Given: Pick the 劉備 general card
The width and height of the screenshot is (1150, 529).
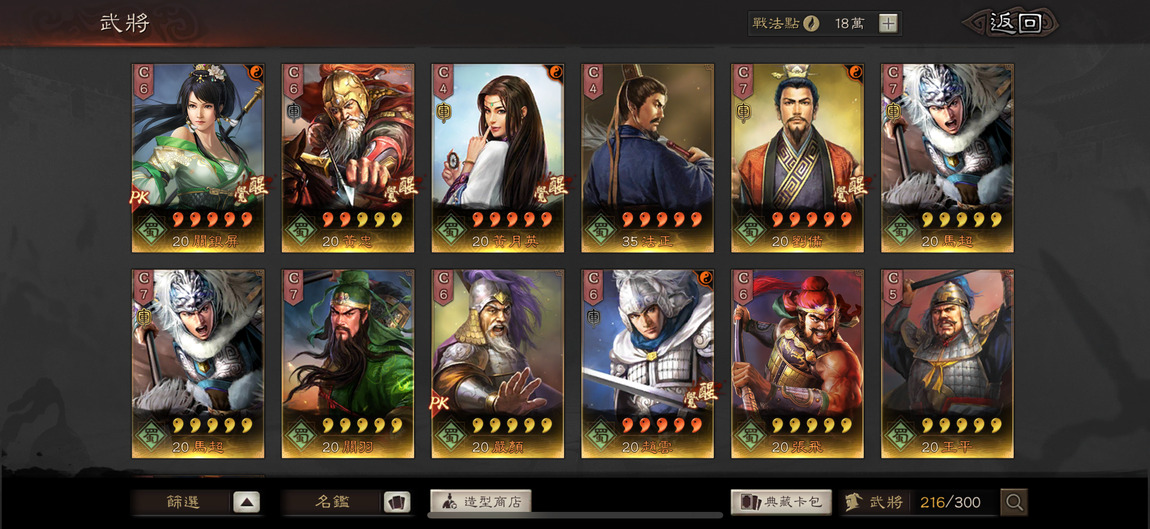Looking at the screenshot, I should point(797,157).
